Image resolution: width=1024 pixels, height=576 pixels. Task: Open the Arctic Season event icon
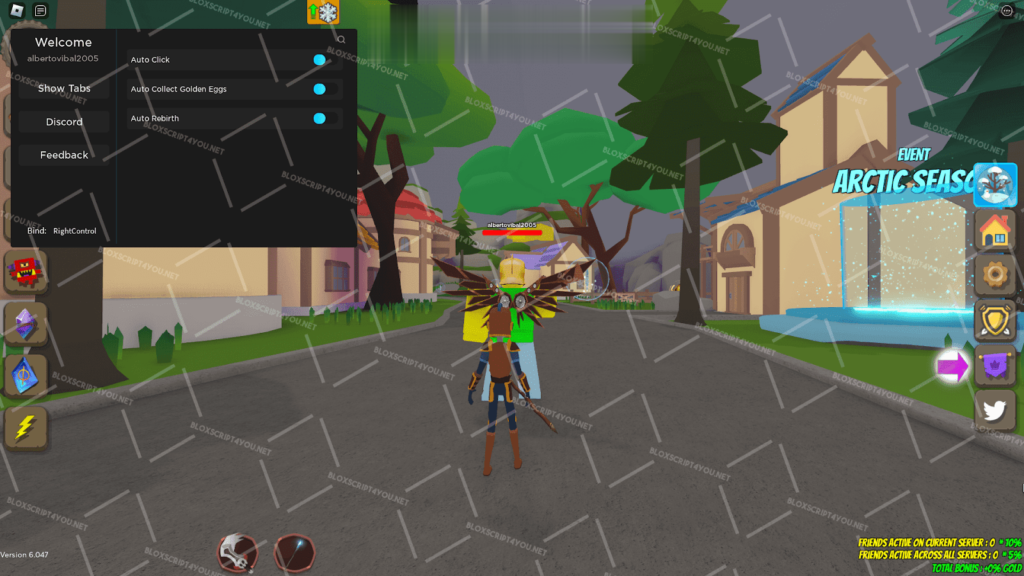[x=995, y=185]
